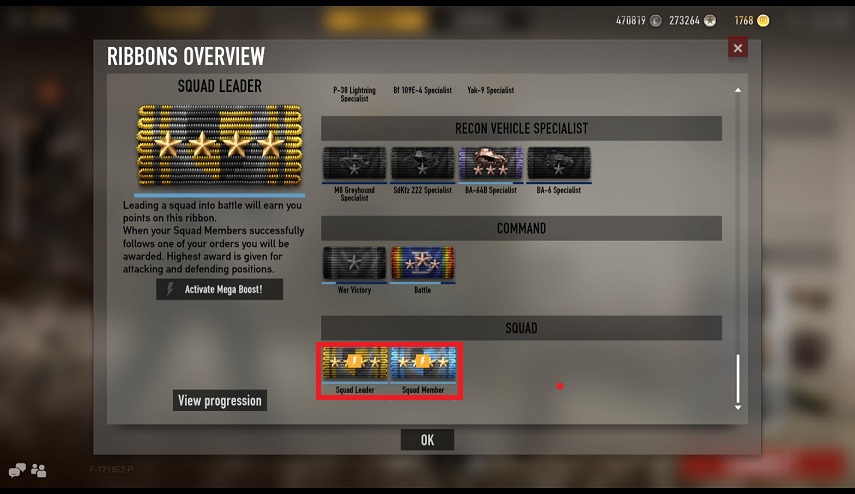Open the friends list icon

(39, 470)
